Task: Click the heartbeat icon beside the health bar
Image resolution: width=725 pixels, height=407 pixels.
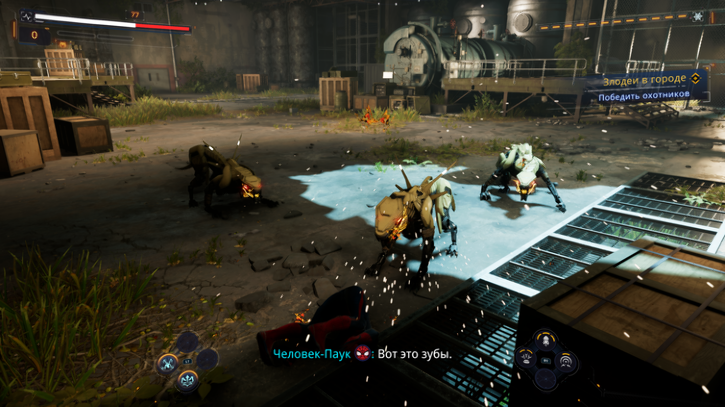Action: (x=27, y=16)
